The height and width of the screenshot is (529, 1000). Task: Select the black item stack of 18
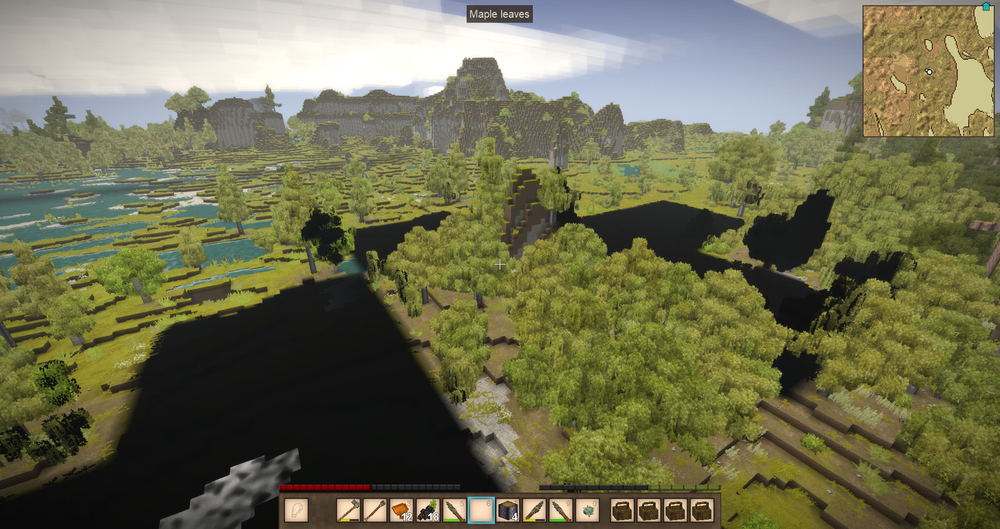[x=429, y=510]
